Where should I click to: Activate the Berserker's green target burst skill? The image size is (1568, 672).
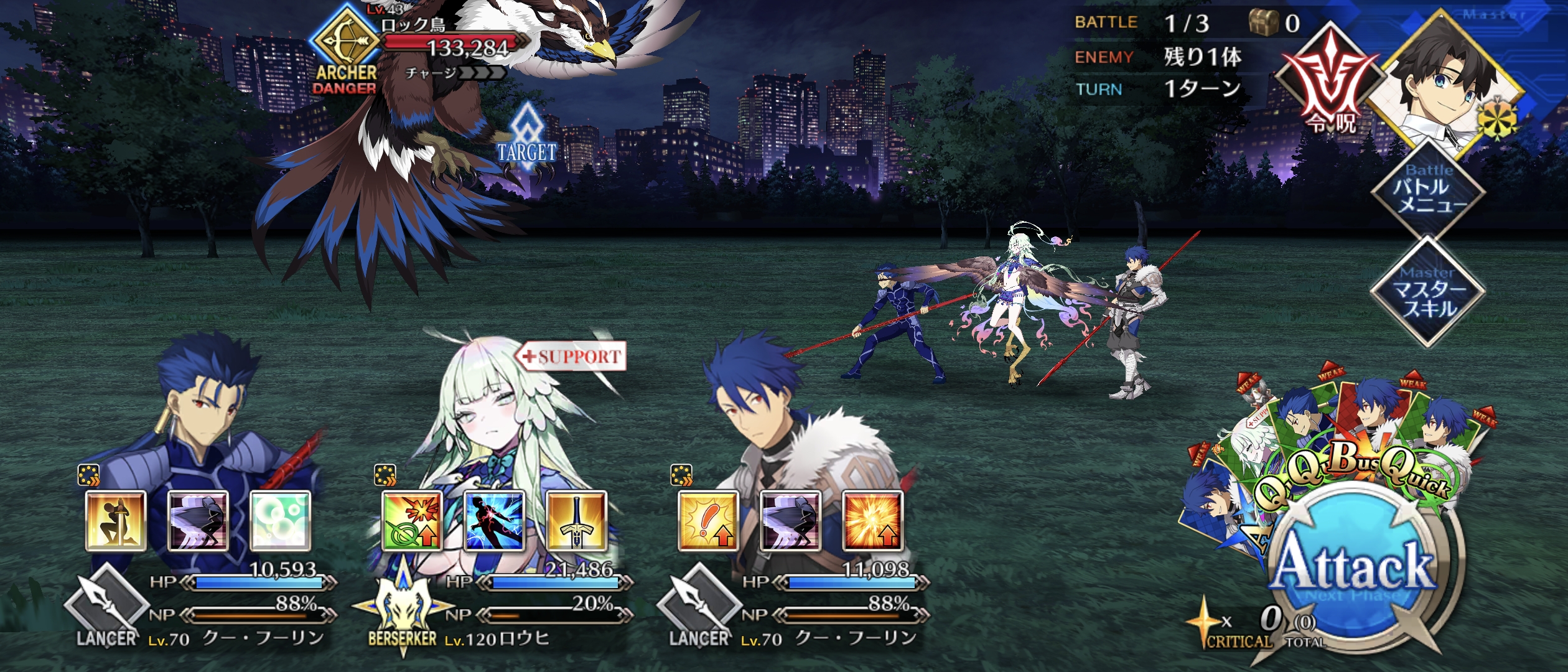412,520
